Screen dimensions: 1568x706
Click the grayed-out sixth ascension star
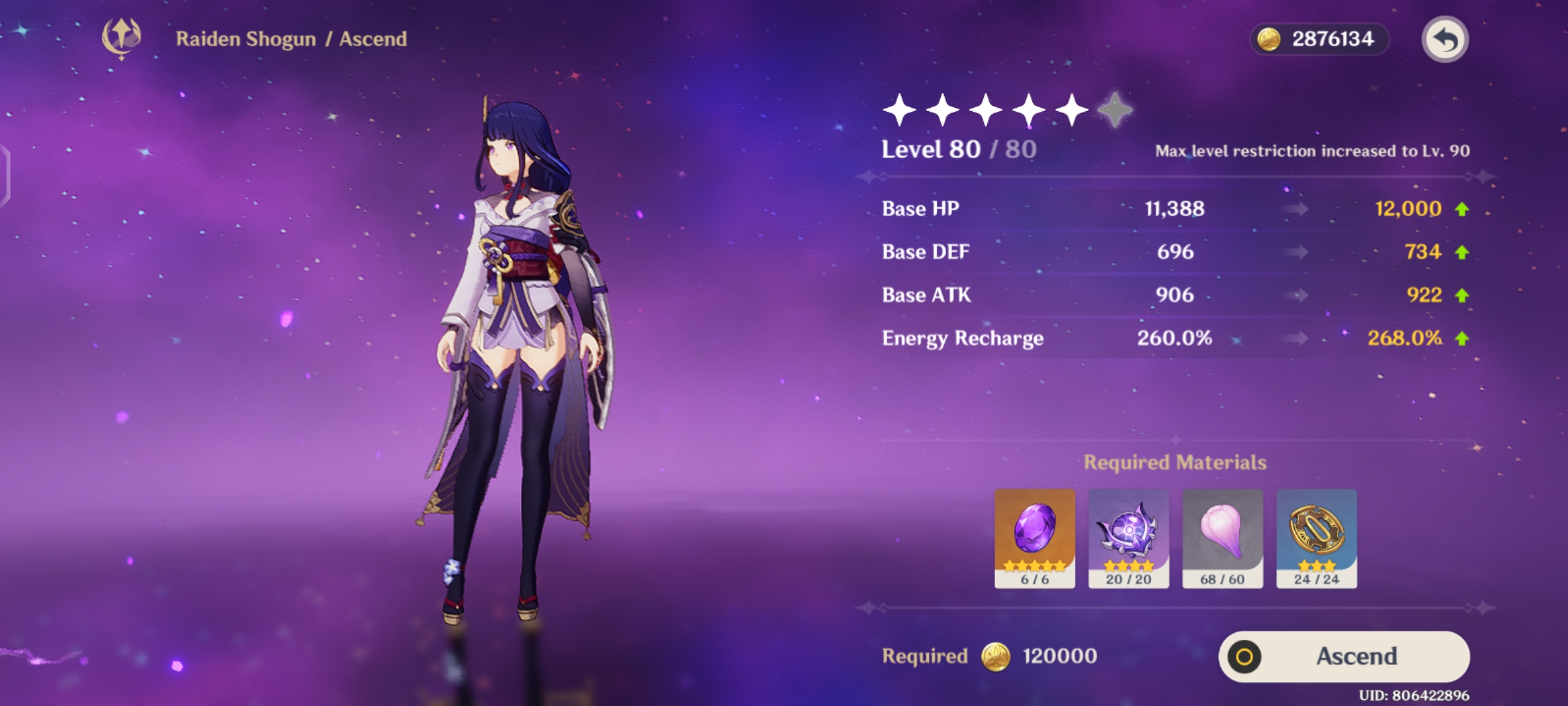click(1113, 110)
